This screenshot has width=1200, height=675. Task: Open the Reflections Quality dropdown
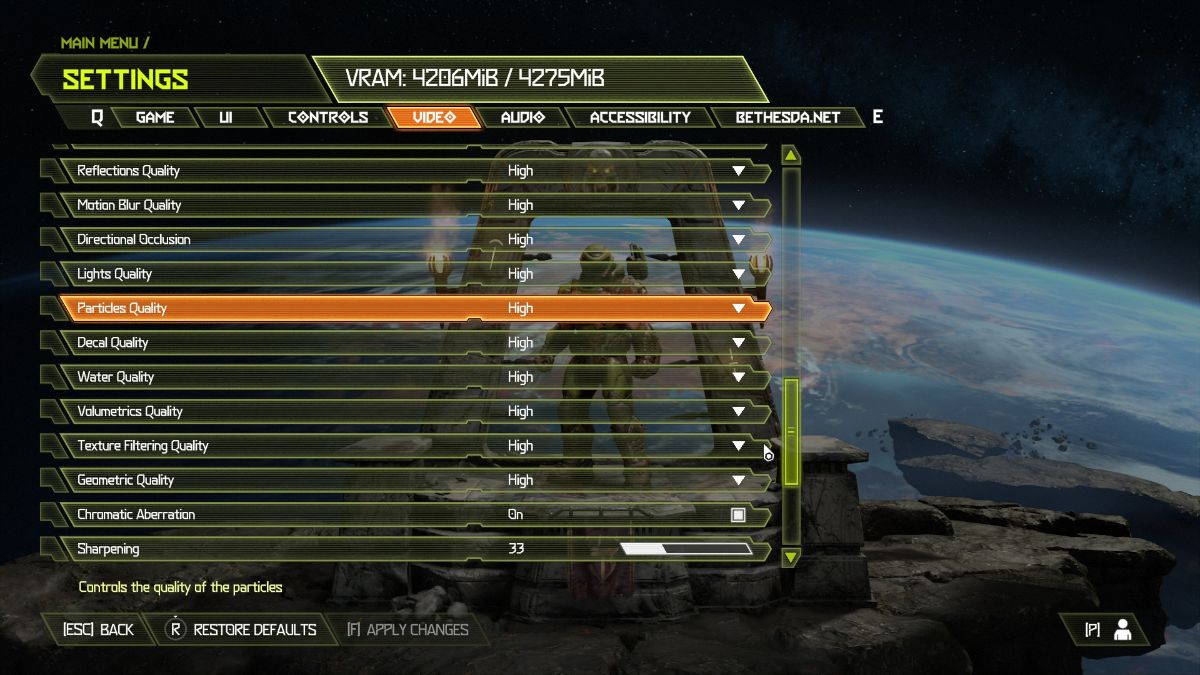click(x=738, y=171)
